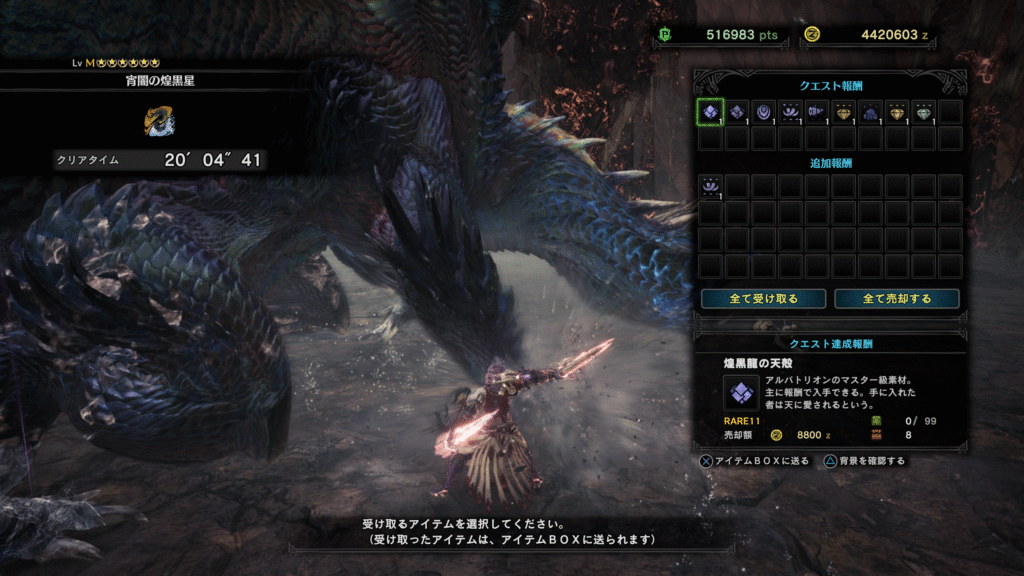Select the purple tail reward item
Image resolution: width=1024 pixels, height=576 pixels.
(817, 112)
